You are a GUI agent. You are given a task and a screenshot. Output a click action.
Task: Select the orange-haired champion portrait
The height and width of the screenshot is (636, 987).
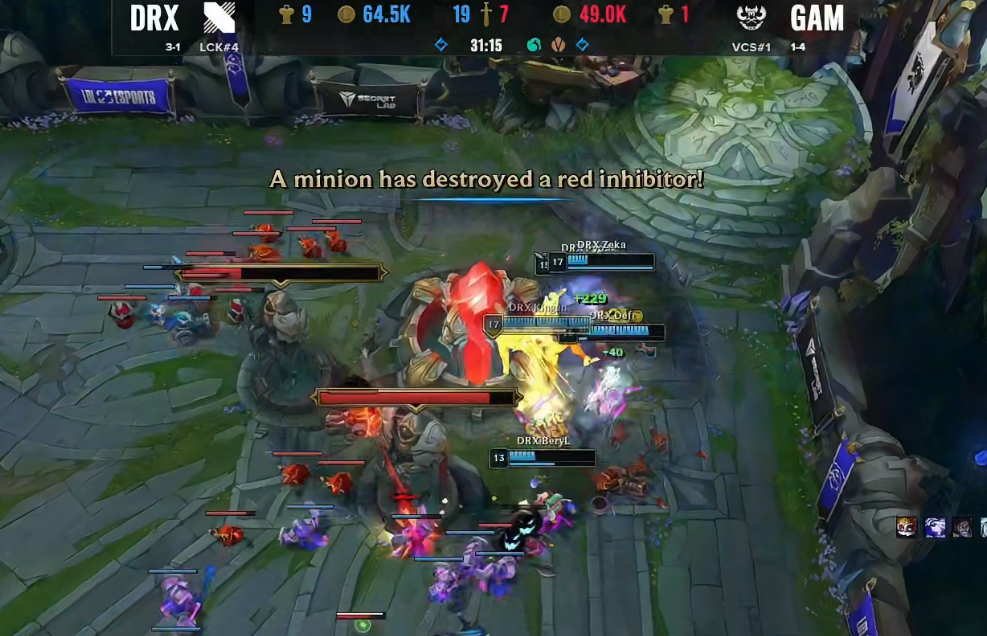[x=907, y=527]
